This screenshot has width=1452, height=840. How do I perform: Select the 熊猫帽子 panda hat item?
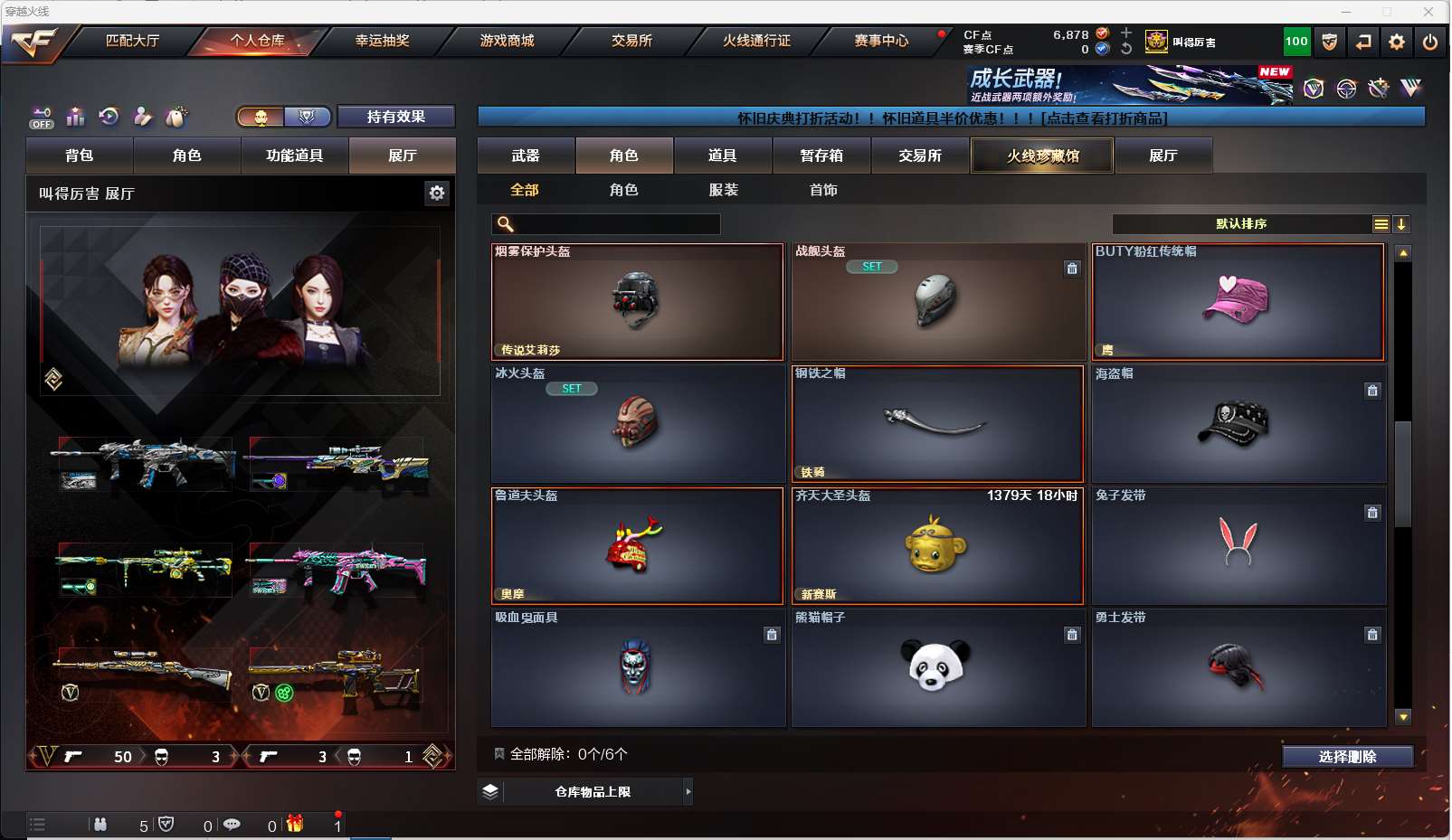point(937,667)
